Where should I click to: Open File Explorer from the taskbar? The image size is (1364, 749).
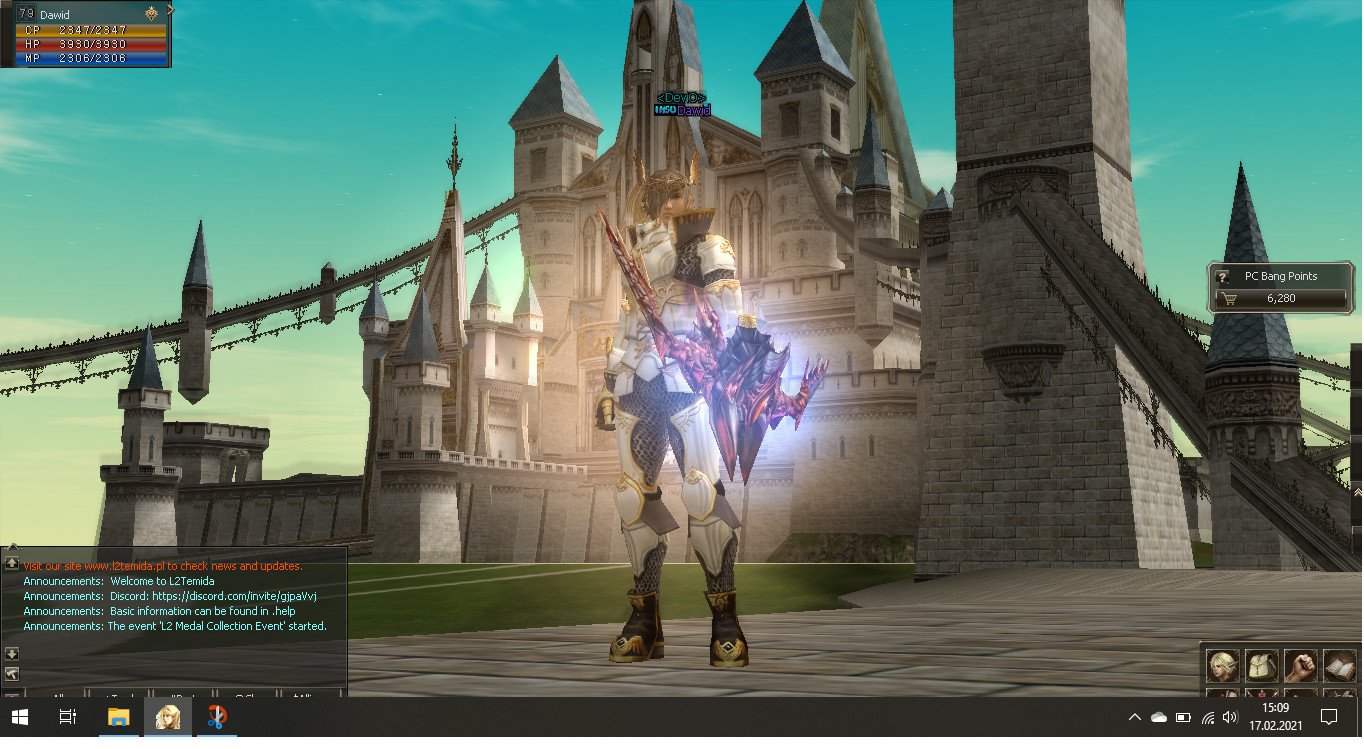pos(118,717)
